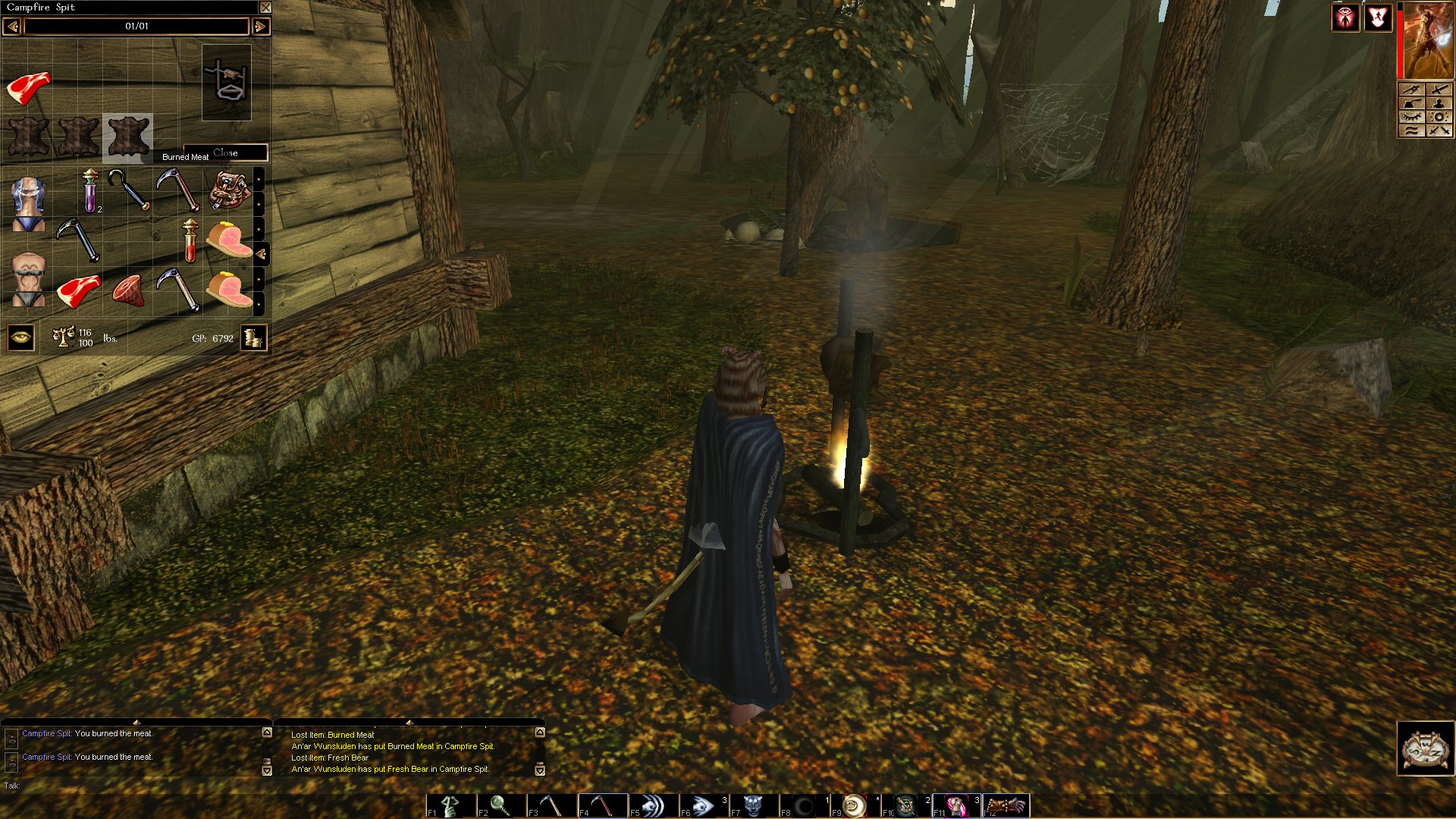
Task: Open the closed-eye rest button
Action: pos(1411,117)
